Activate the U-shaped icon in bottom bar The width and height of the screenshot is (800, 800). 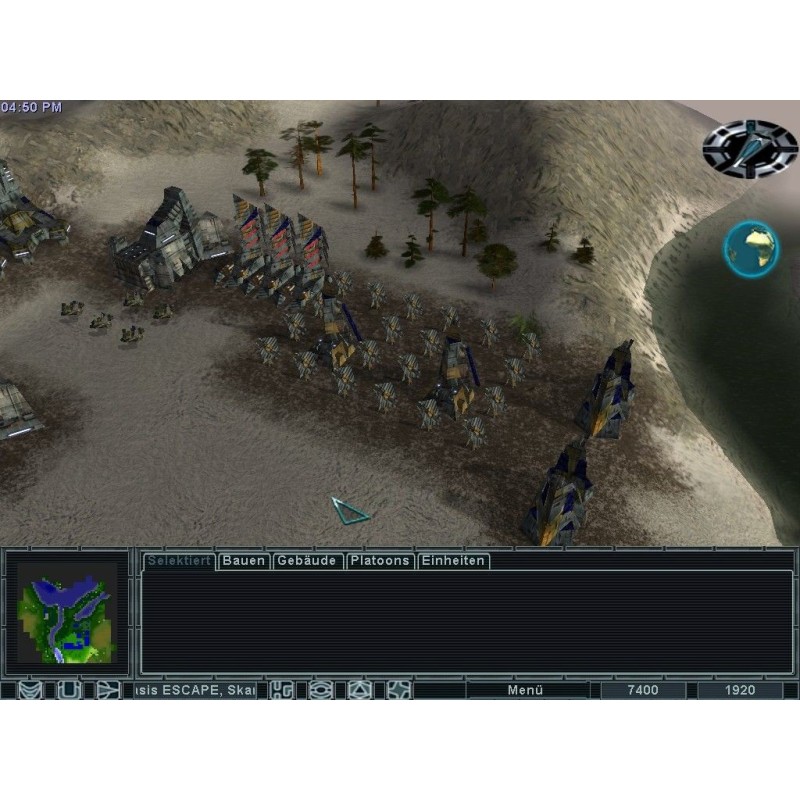pyautogui.click(x=68, y=690)
